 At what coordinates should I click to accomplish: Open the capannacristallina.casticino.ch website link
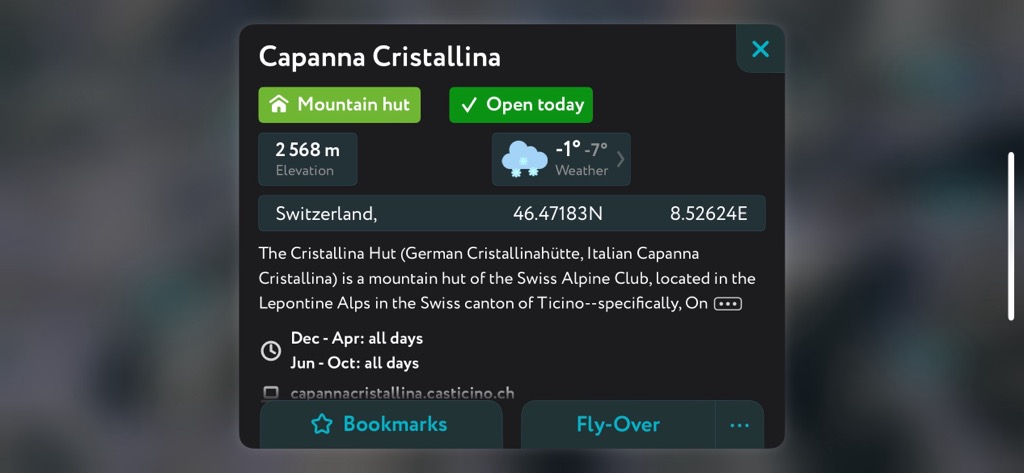[402, 393]
